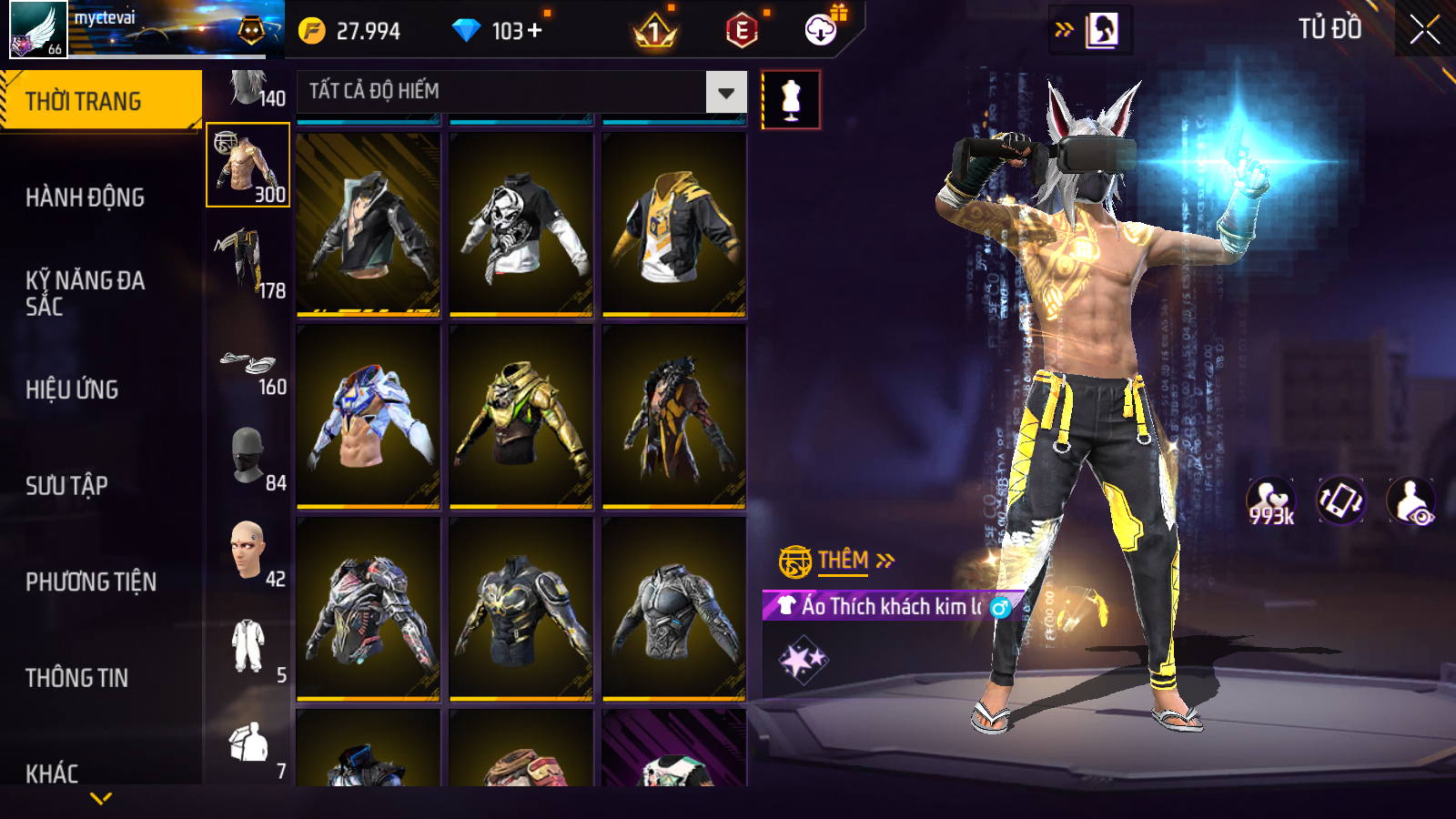Switch to the HÀNH ĐỘNG tab

[x=85, y=197]
